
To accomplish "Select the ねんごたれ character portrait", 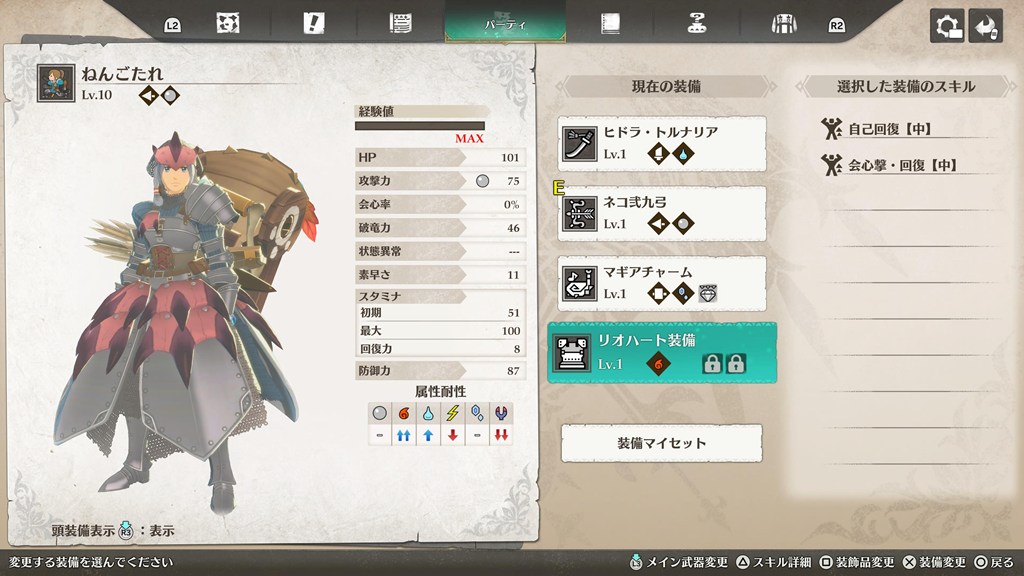I will coord(55,84).
